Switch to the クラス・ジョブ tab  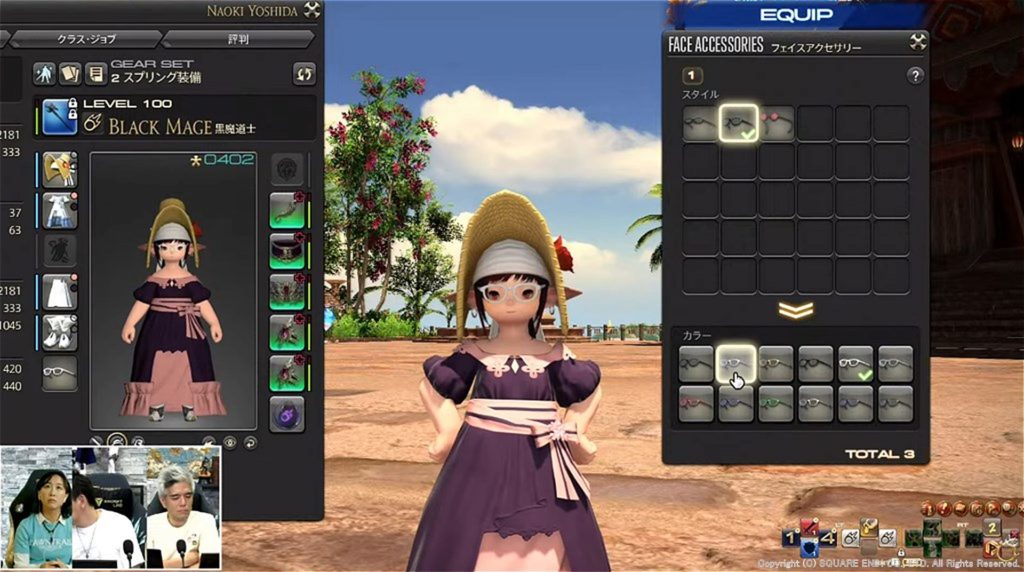tap(87, 39)
